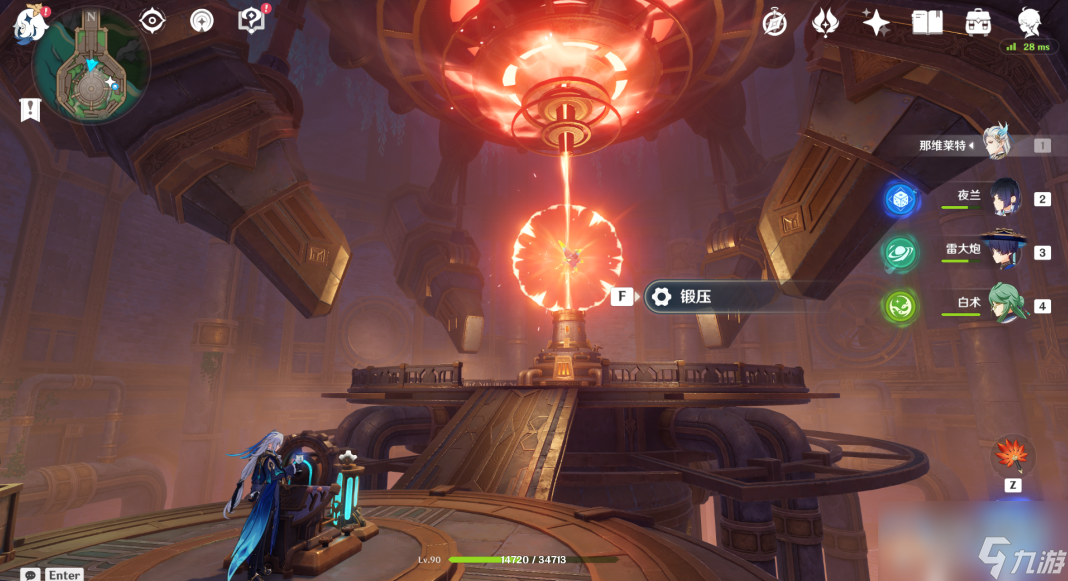Open the compass events icon
Screen dimensions: 1068x581
click(x=775, y=22)
